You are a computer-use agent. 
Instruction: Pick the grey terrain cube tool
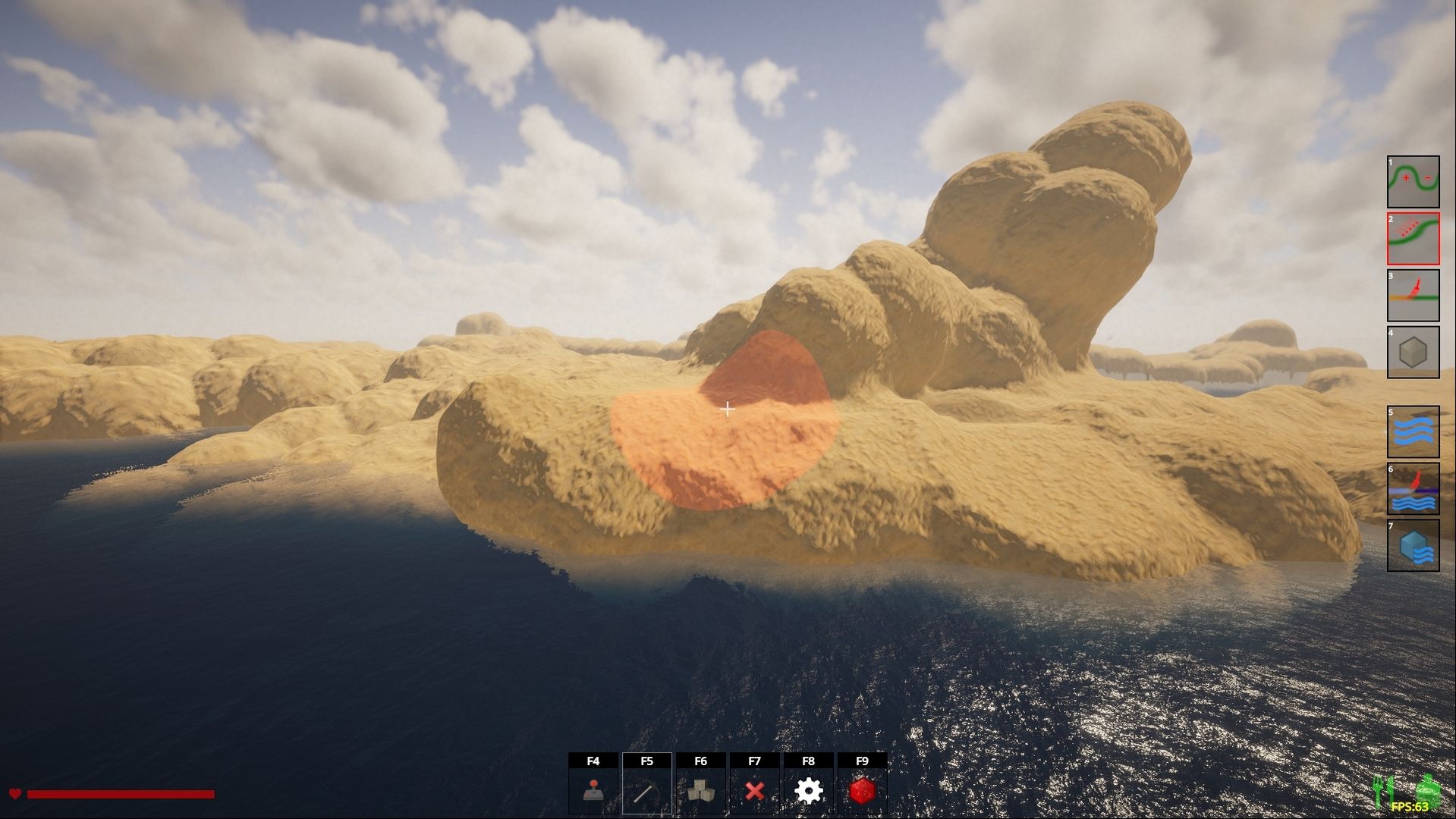1413,353
